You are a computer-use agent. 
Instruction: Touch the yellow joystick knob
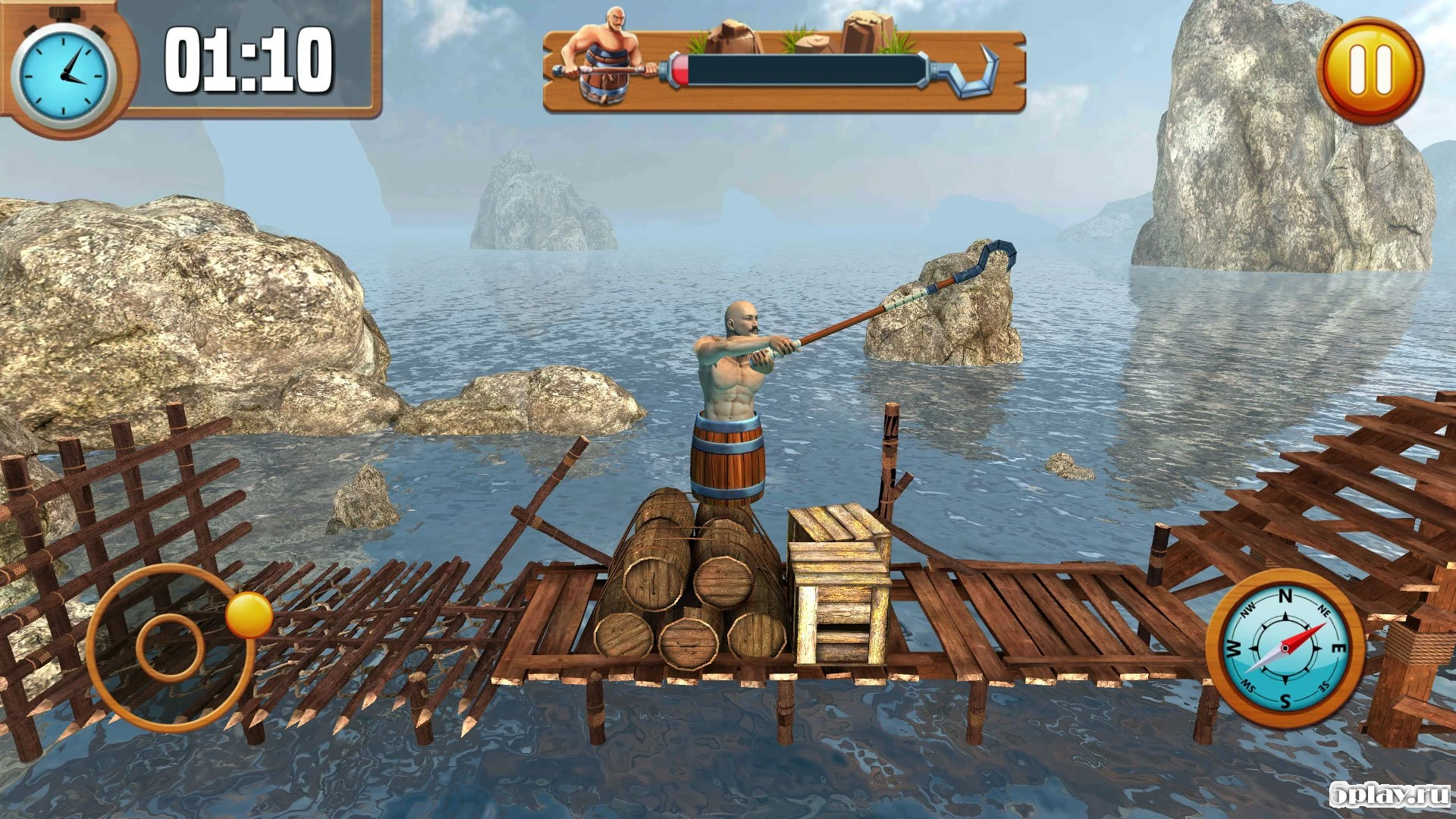249,615
